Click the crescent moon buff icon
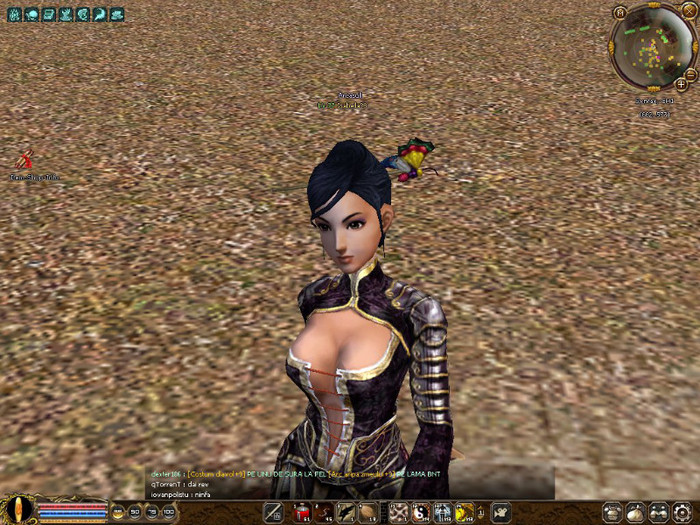700x525 pixels. coord(100,15)
